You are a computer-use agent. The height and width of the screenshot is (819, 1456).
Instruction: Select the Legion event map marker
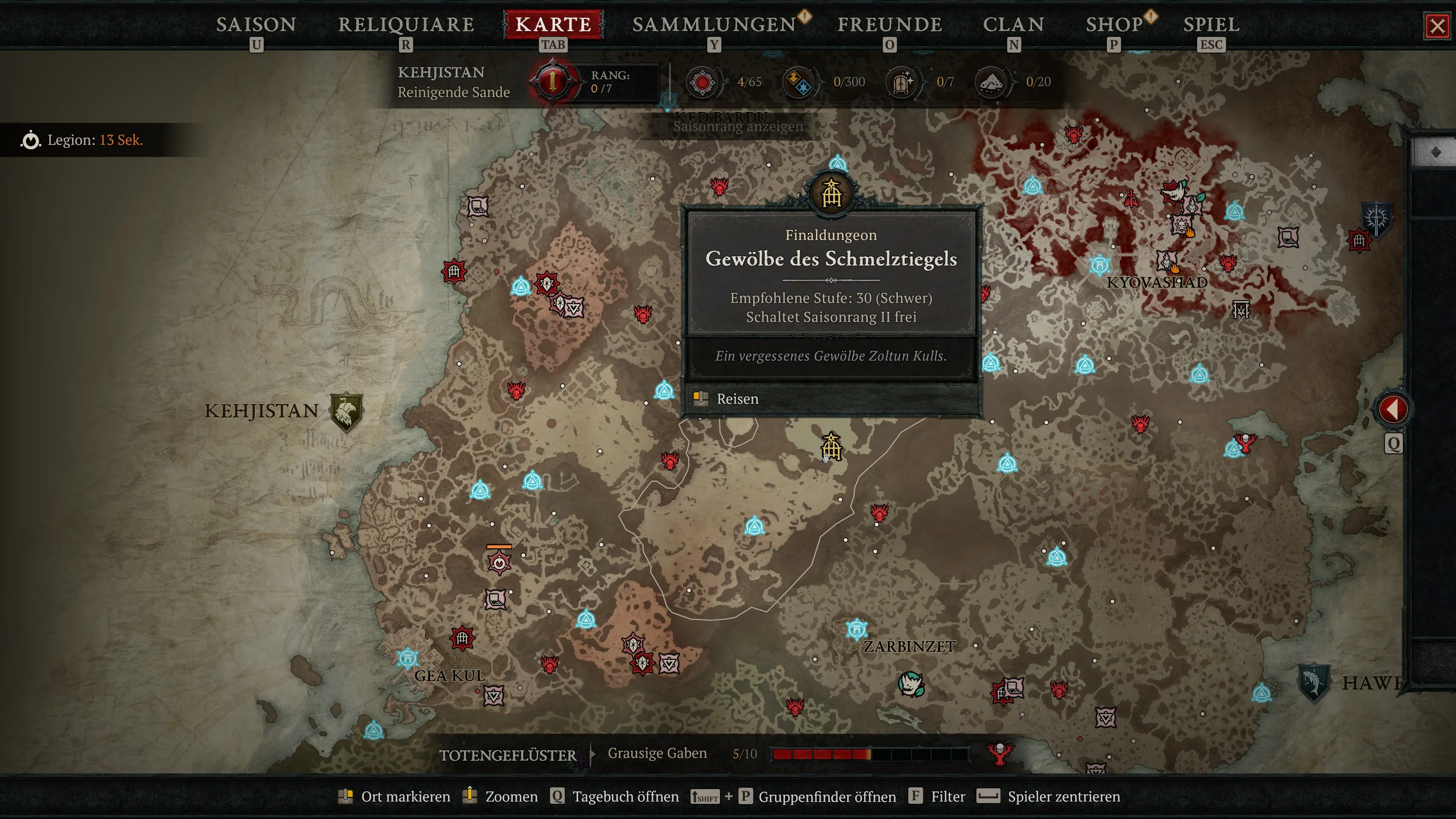499,562
